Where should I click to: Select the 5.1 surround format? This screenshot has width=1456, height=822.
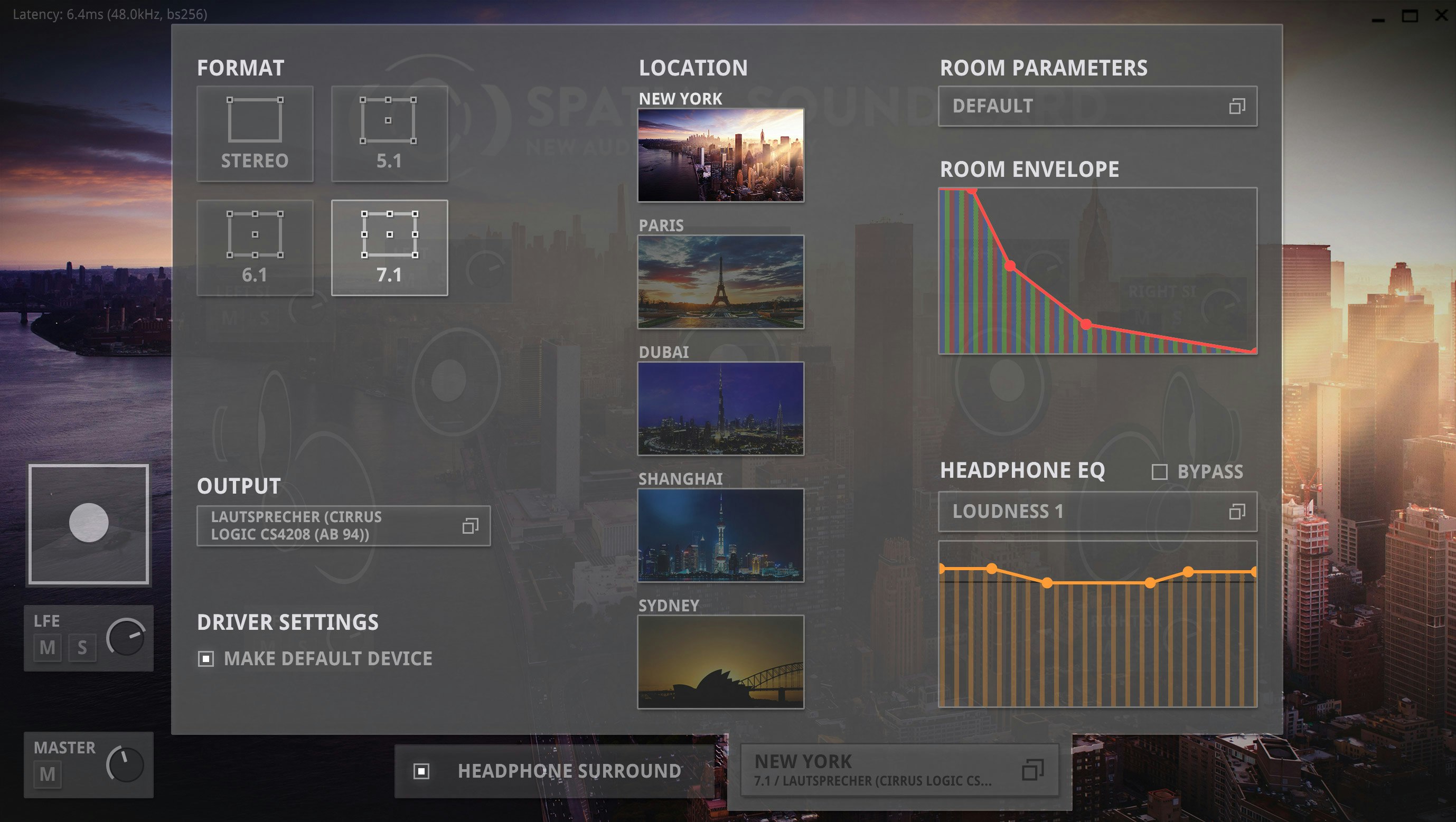point(389,134)
